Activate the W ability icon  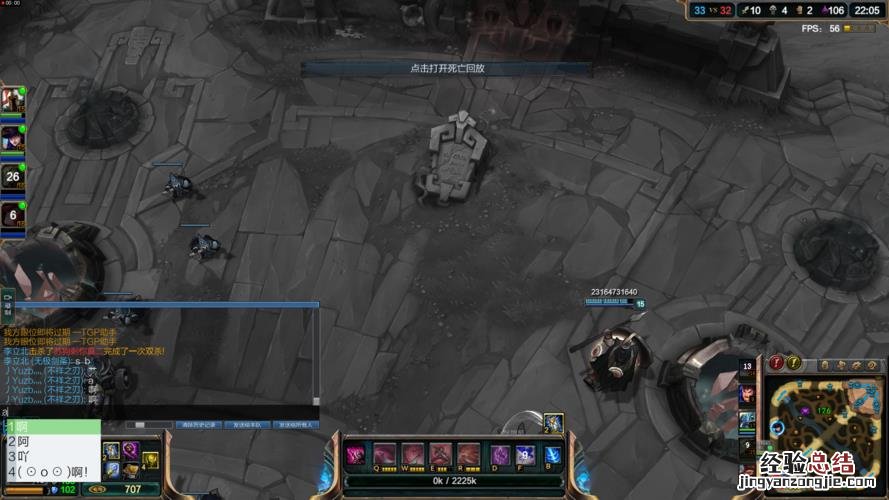(x=413, y=455)
